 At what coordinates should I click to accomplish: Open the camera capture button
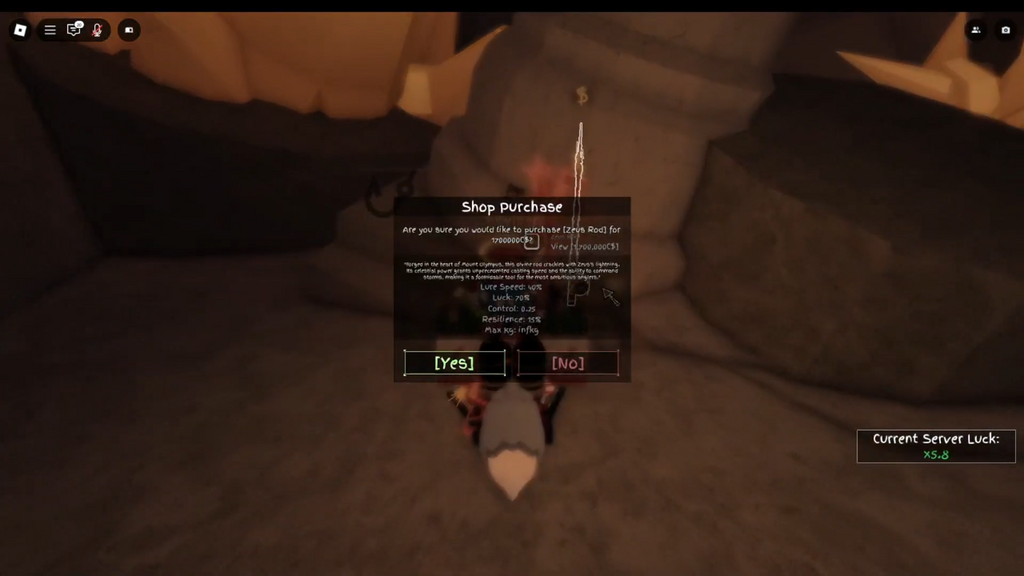(1006, 30)
